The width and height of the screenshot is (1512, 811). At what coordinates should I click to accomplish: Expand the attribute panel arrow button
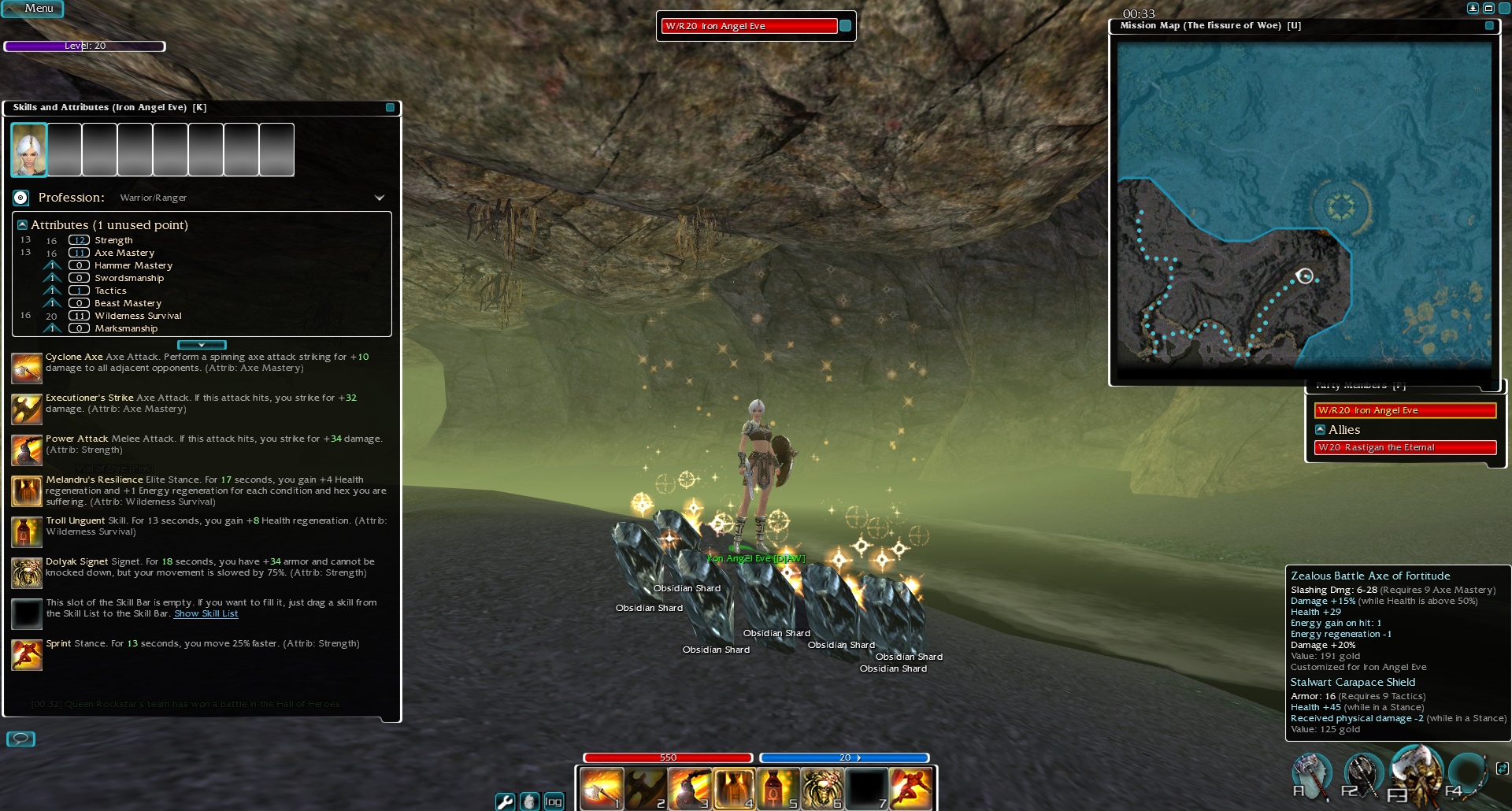[x=202, y=345]
